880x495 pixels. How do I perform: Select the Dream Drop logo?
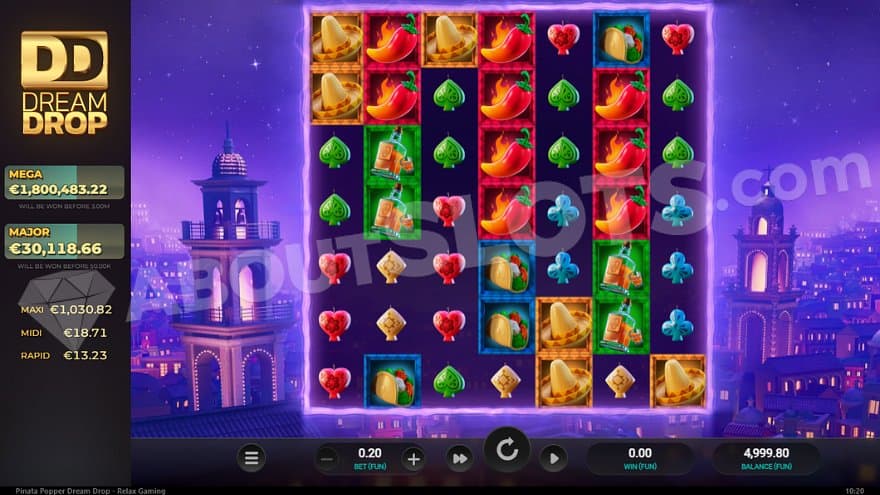[64, 82]
